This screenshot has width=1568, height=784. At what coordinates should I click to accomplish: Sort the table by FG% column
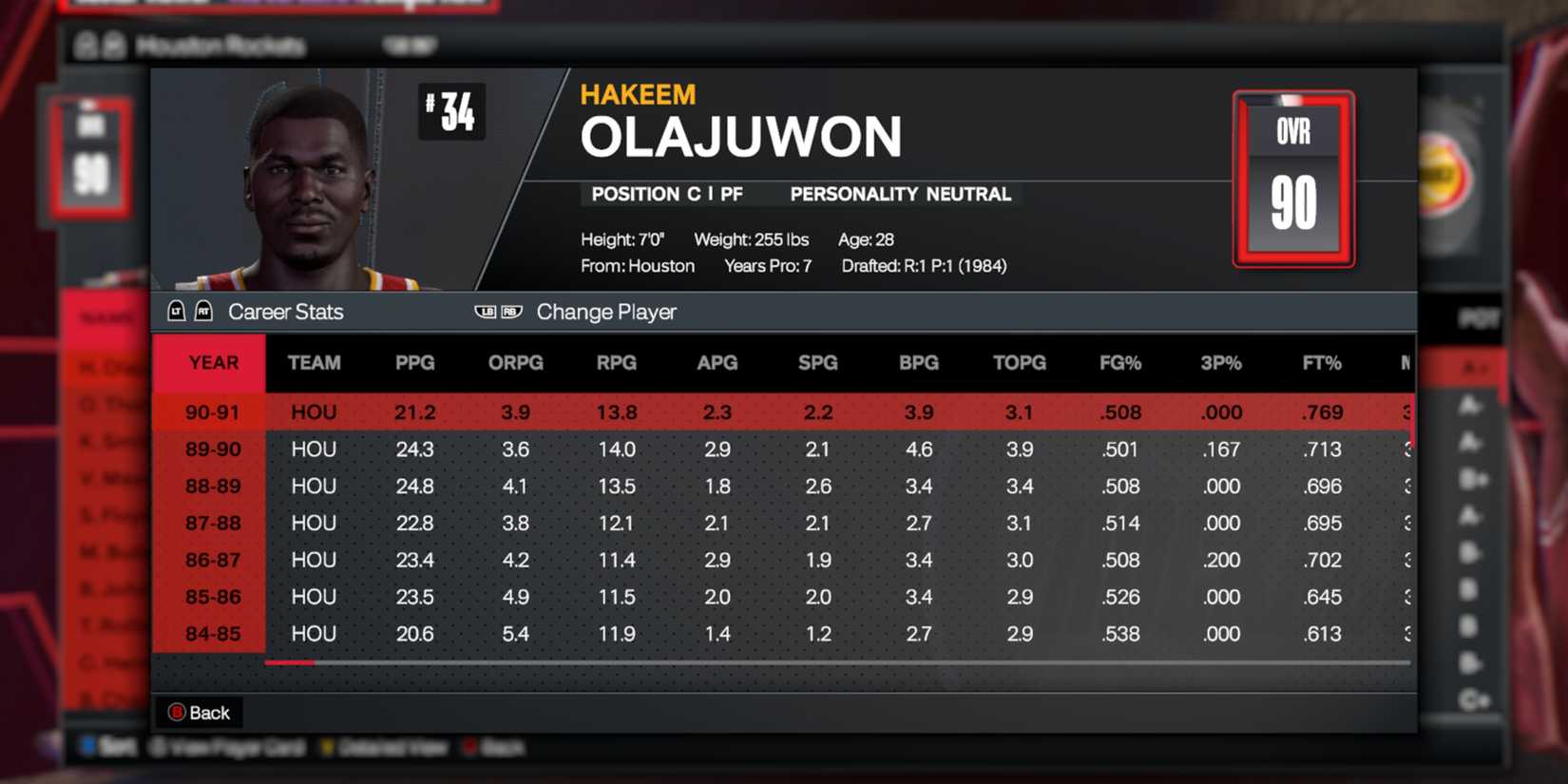coord(1119,362)
